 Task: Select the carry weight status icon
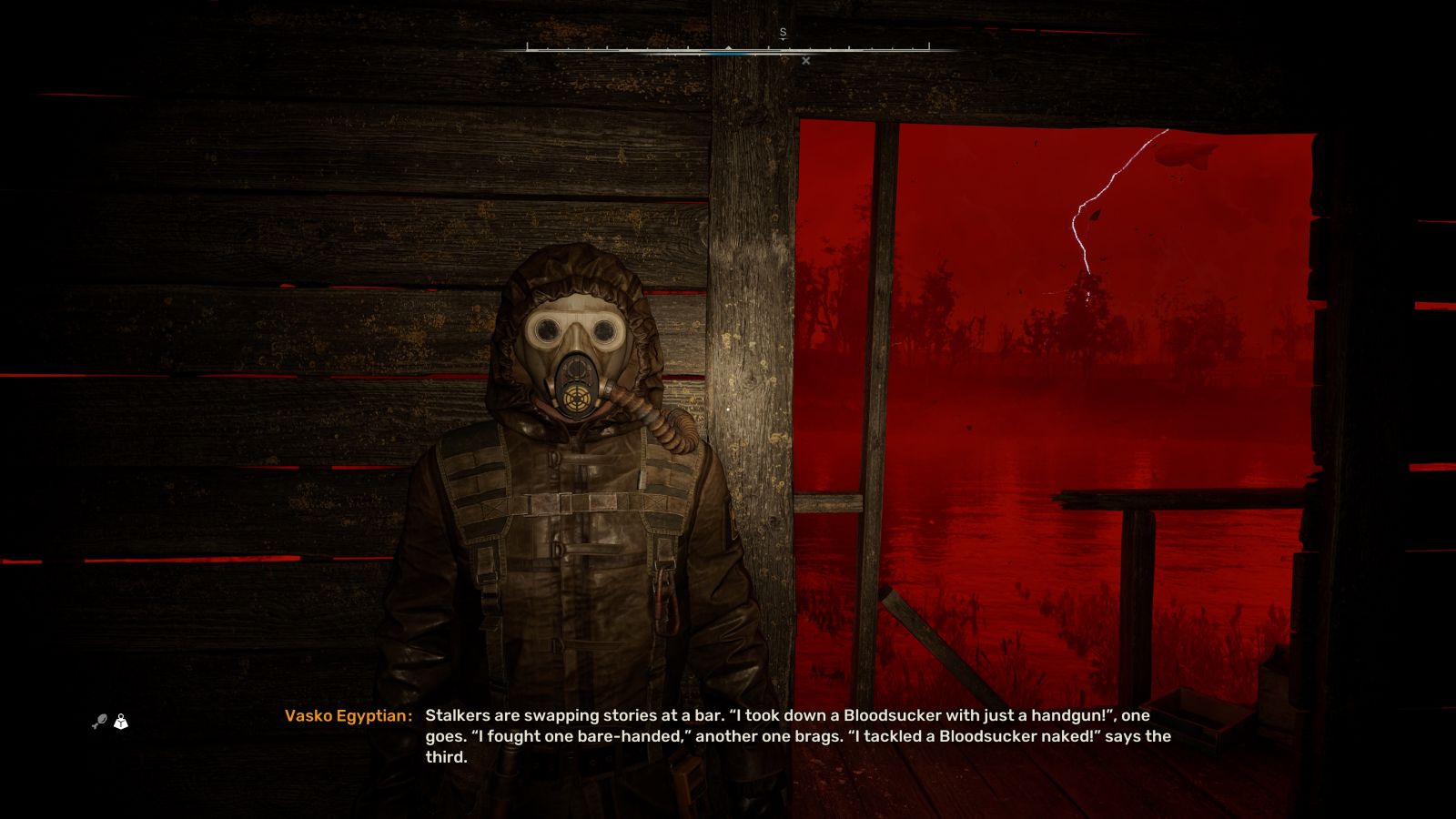(121, 722)
